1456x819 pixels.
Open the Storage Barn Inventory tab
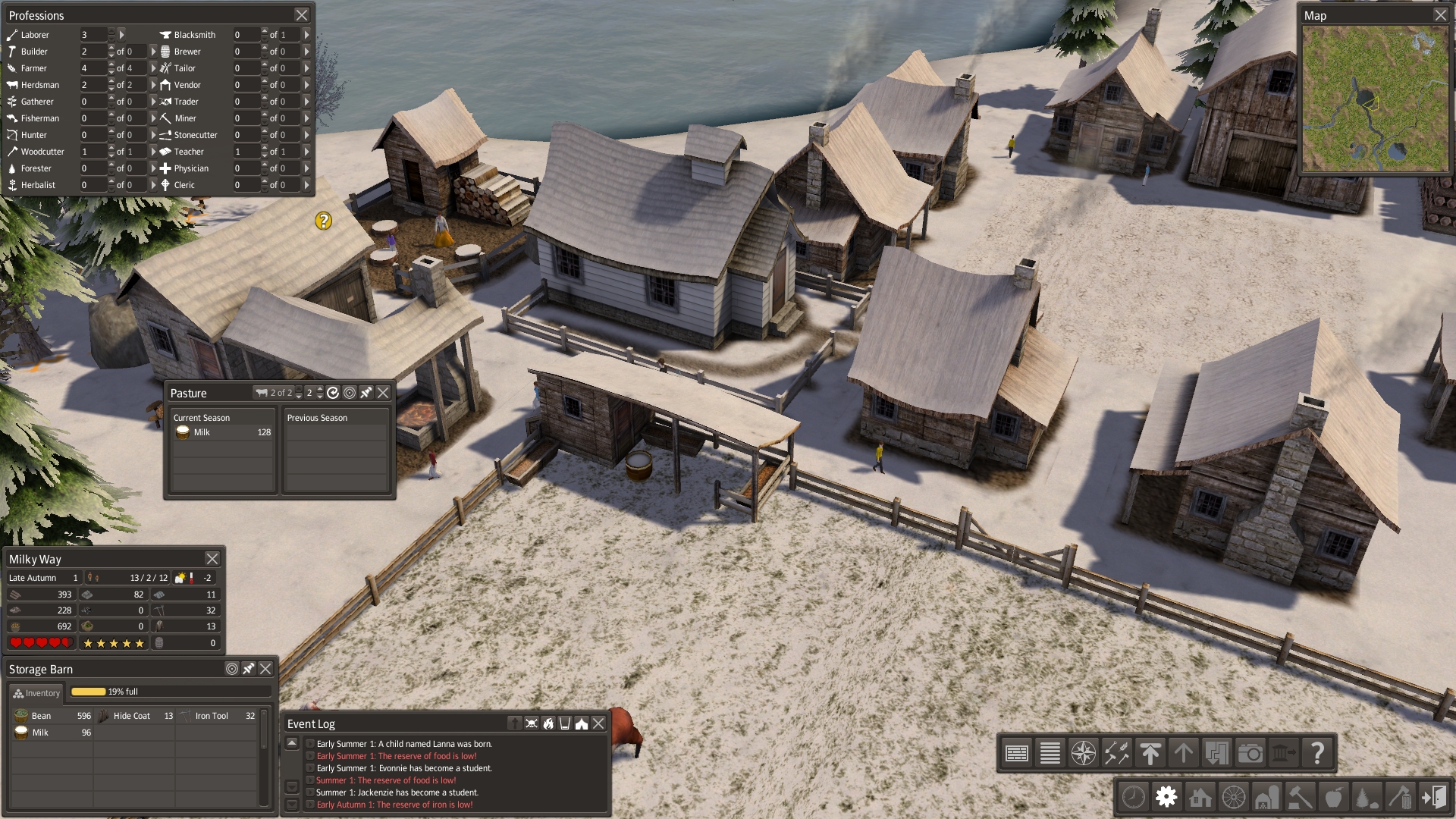coord(36,693)
